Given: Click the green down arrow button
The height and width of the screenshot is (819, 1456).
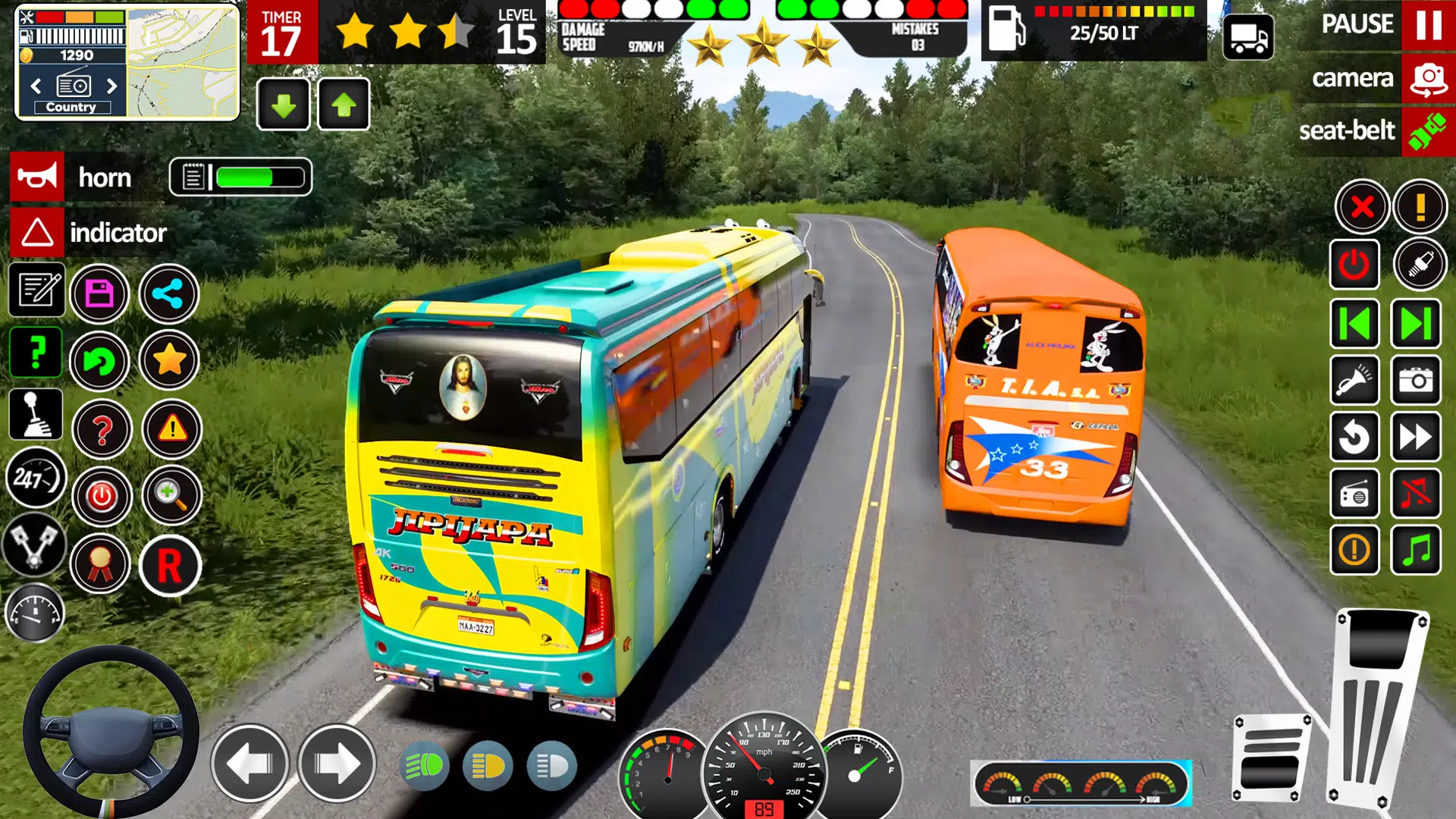Looking at the screenshot, I should [x=284, y=105].
